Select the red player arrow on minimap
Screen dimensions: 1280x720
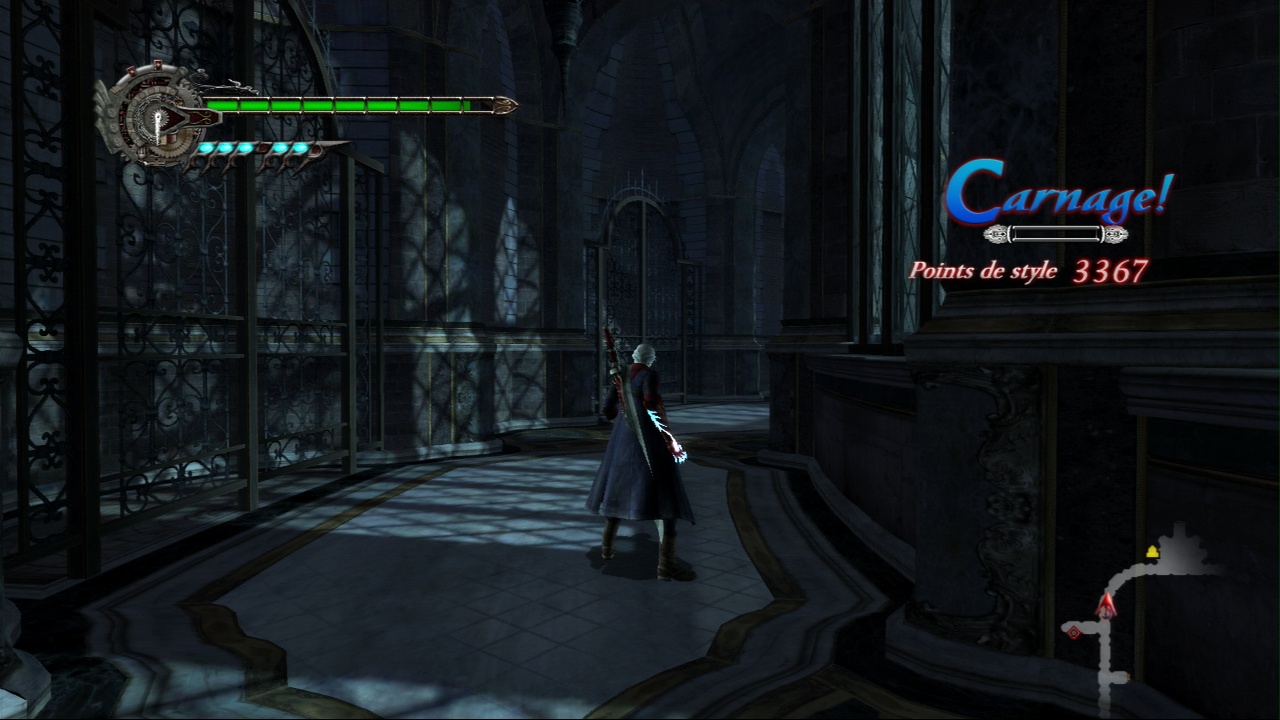coord(1105,605)
